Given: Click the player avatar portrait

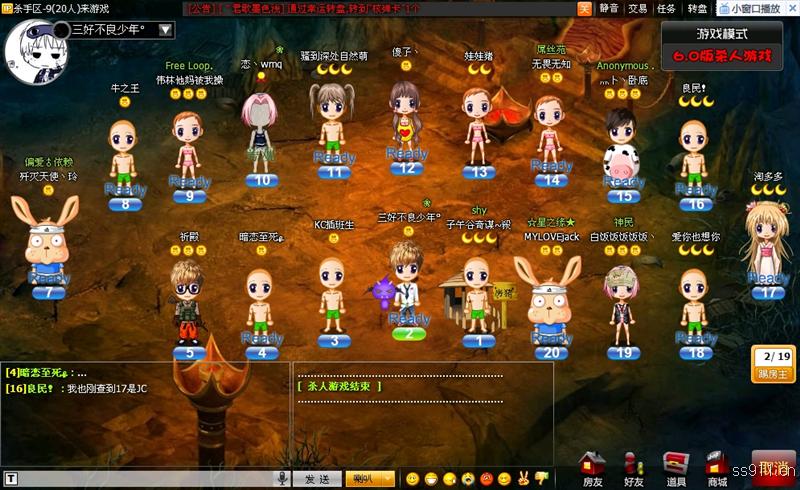Looking at the screenshot, I should click(x=33, y=45).
